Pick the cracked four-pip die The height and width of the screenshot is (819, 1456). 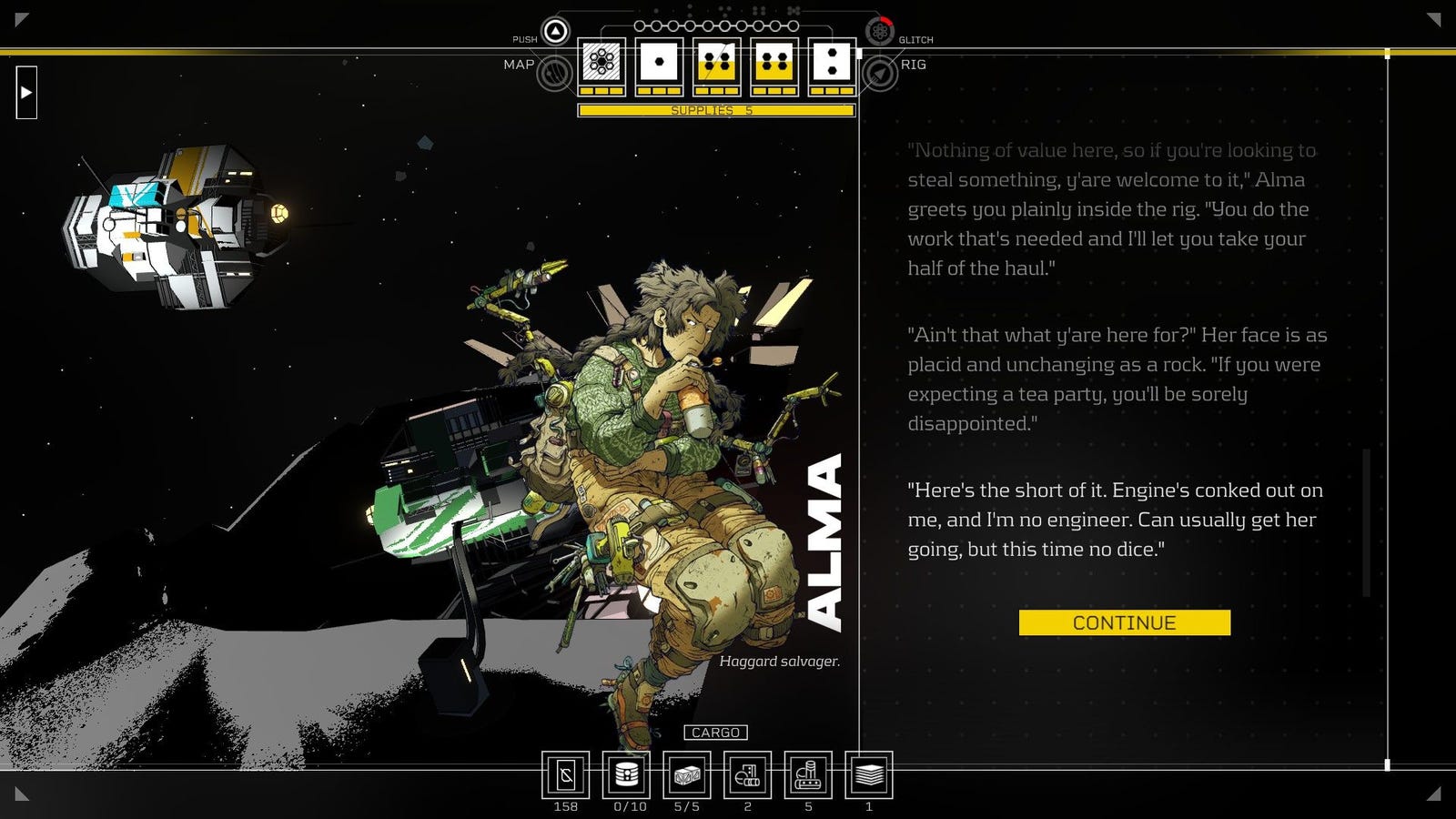coord(716,63)
